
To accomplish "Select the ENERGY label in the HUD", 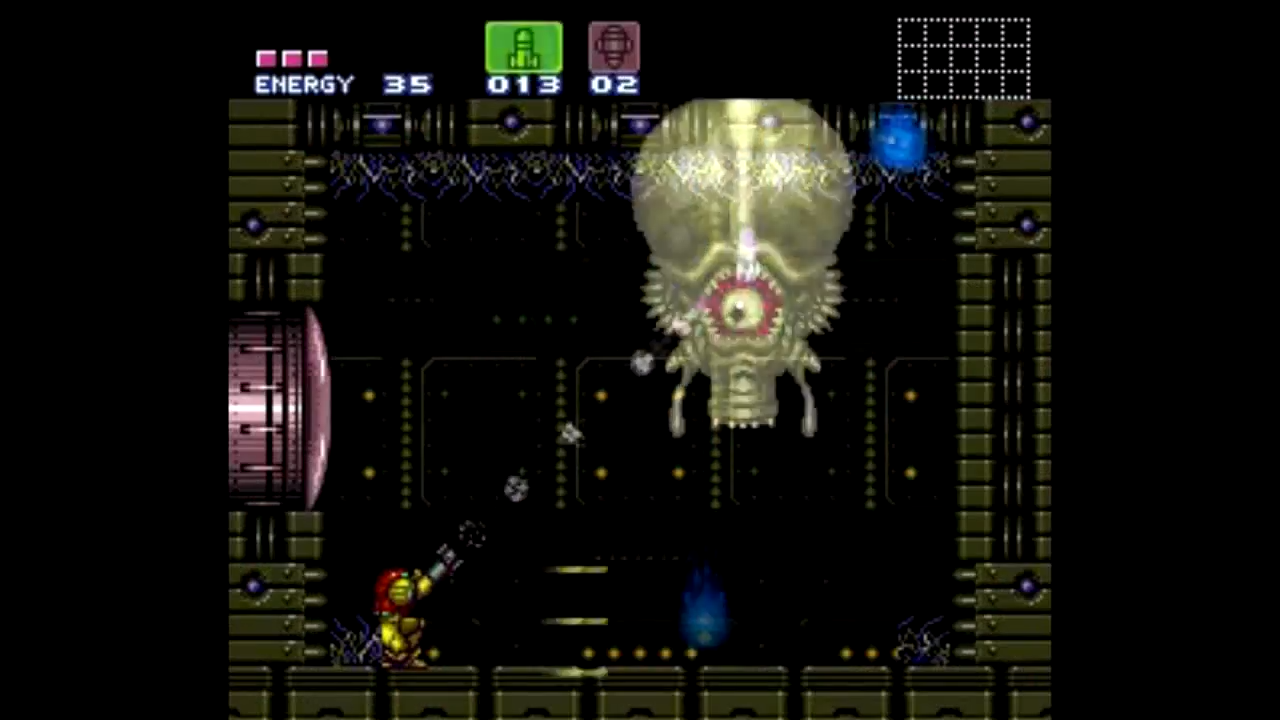I will point(304,84).
